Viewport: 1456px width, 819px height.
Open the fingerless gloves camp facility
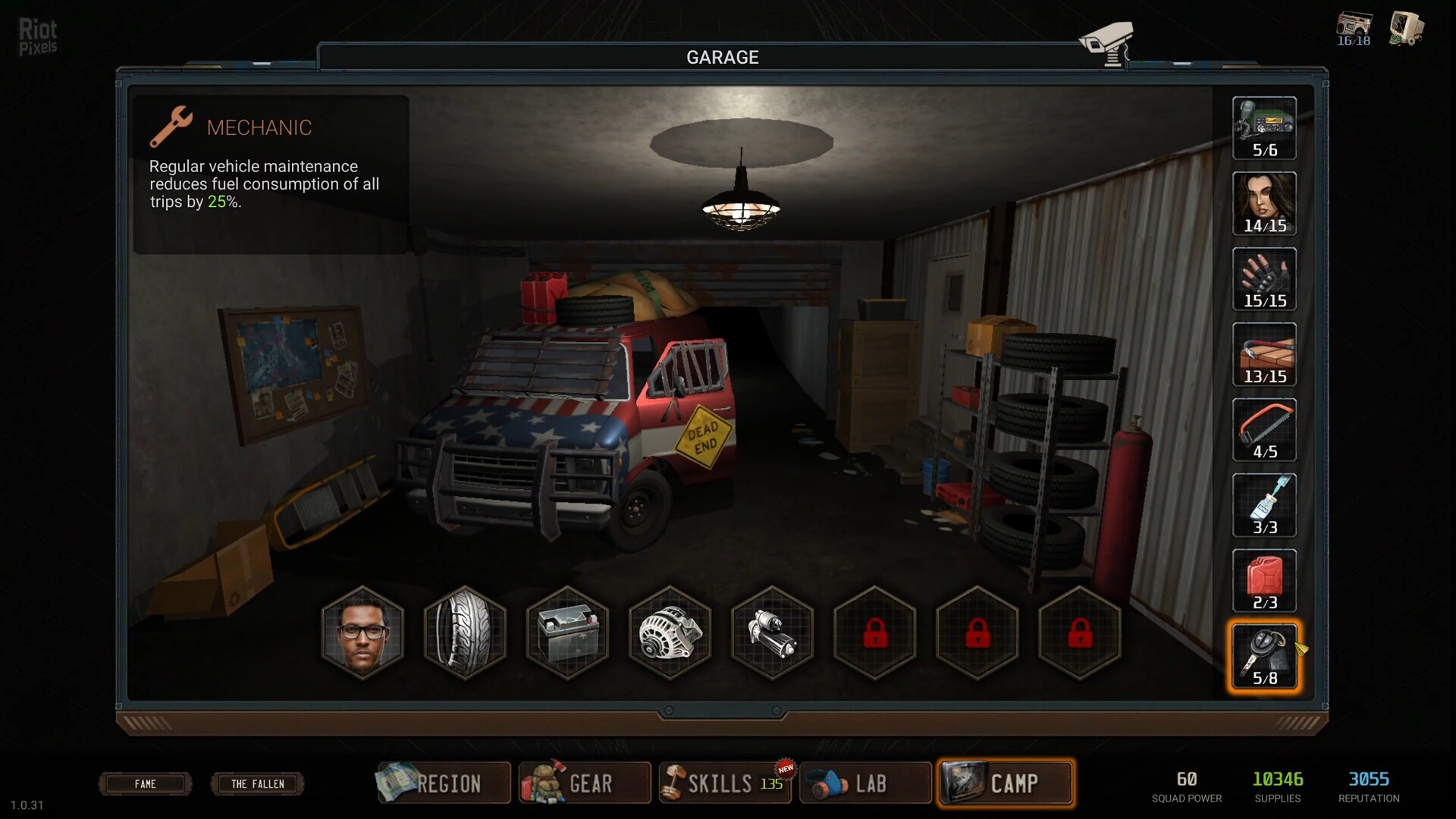[x=1264, y=279]
